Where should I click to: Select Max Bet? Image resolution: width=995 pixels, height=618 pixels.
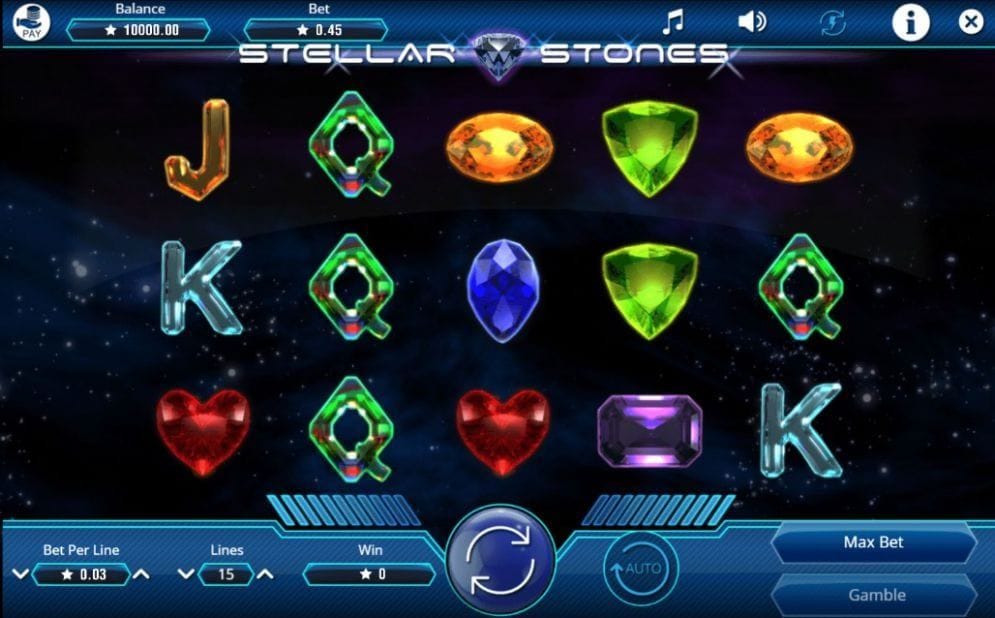pyautogui.click(x=873, y=543)
